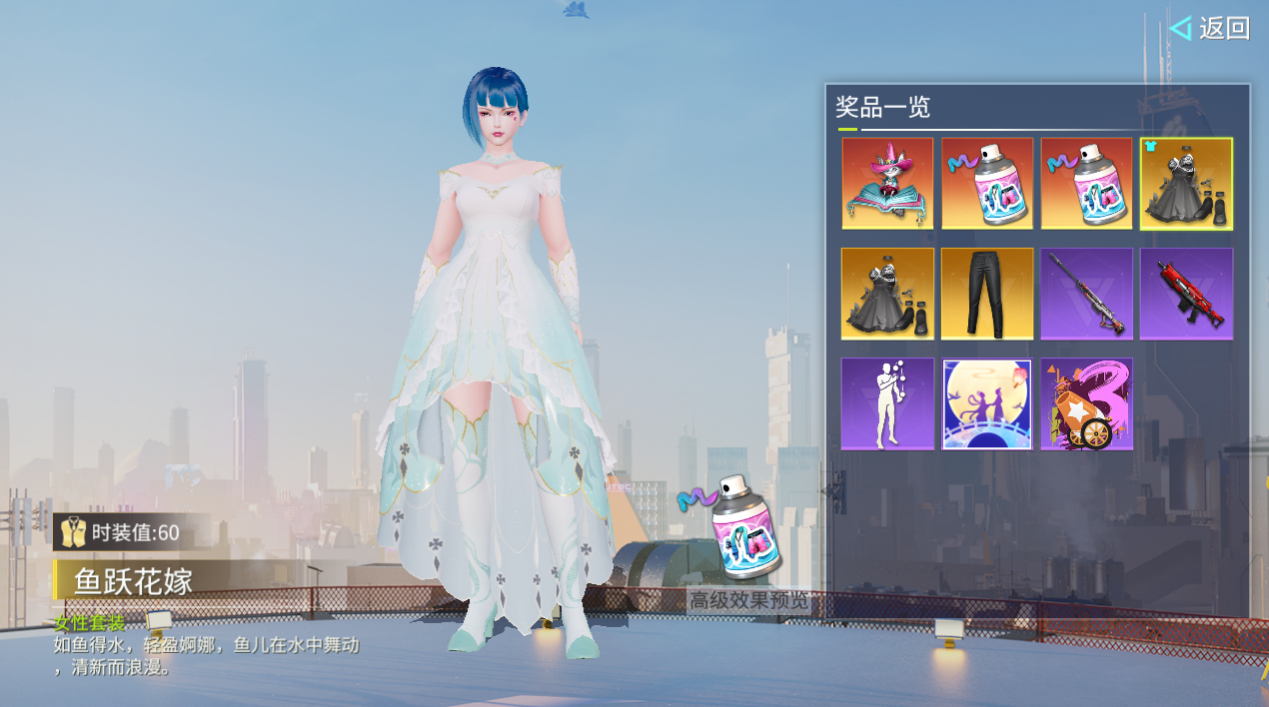The width and height of the screenshot is (1269, 707).
Task: Pick the red assault rifle prize
Action: (x=1186, y=294)
